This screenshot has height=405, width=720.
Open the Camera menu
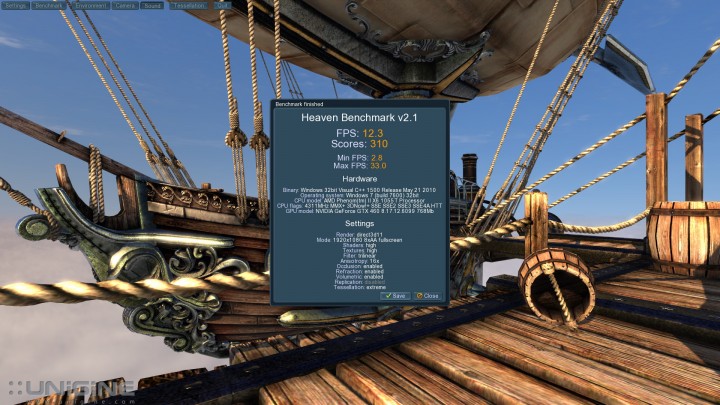126,5
